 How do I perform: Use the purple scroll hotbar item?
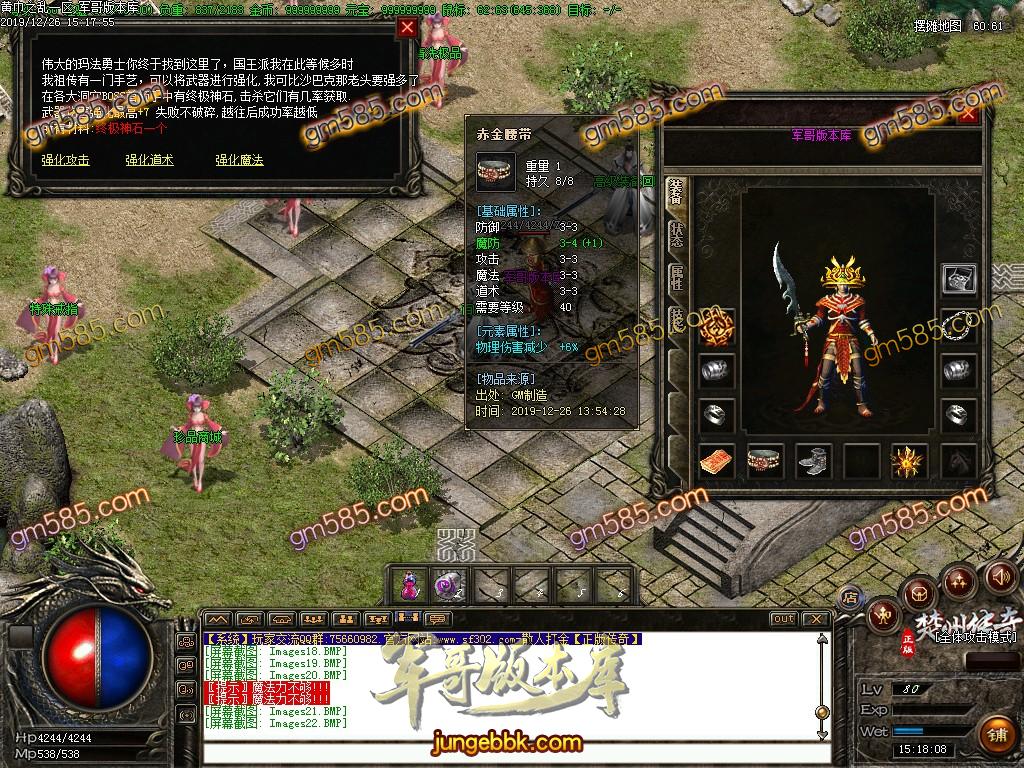tap(445, 585)
